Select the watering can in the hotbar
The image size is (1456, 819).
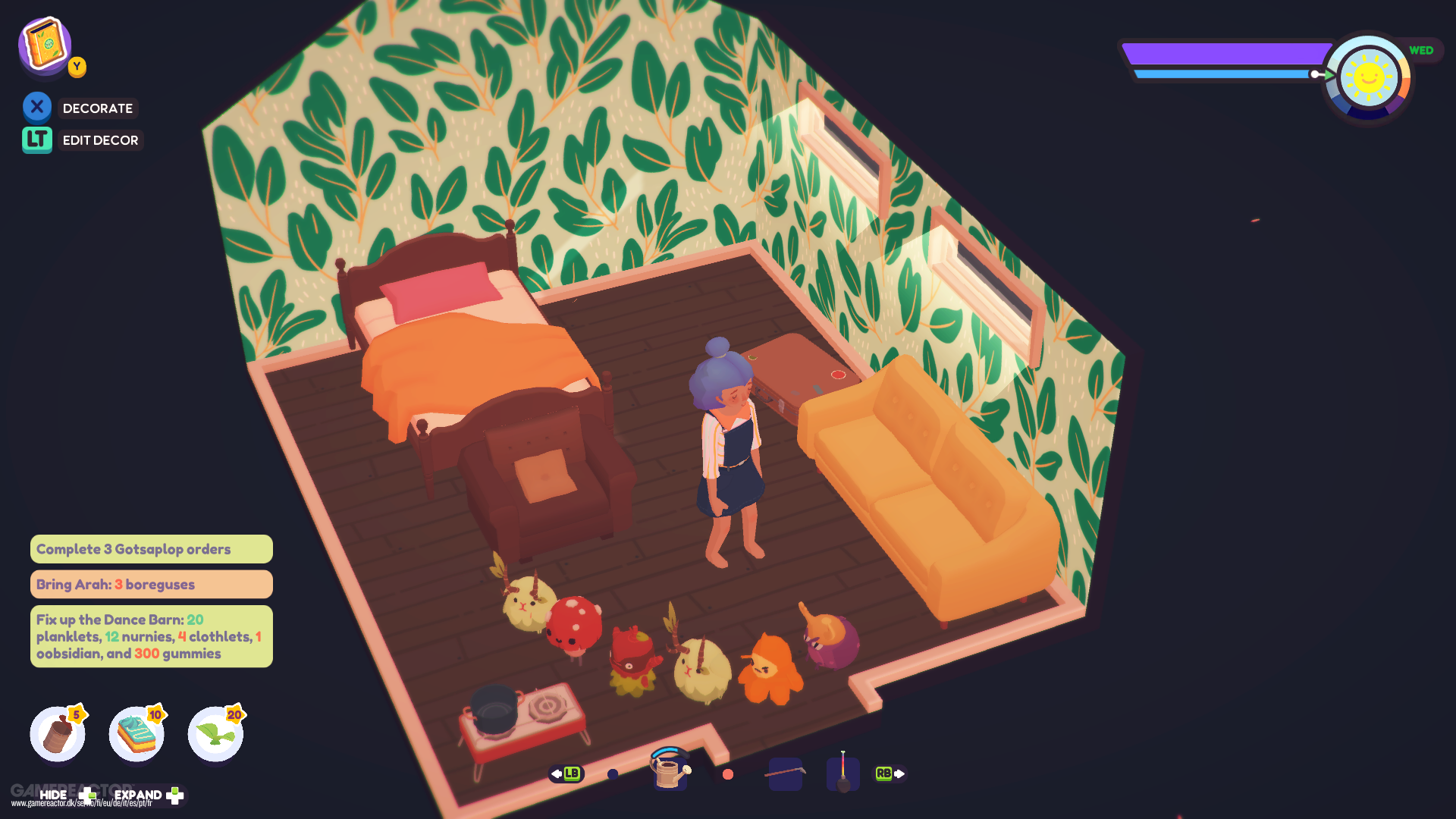click(x=670, y=773)
